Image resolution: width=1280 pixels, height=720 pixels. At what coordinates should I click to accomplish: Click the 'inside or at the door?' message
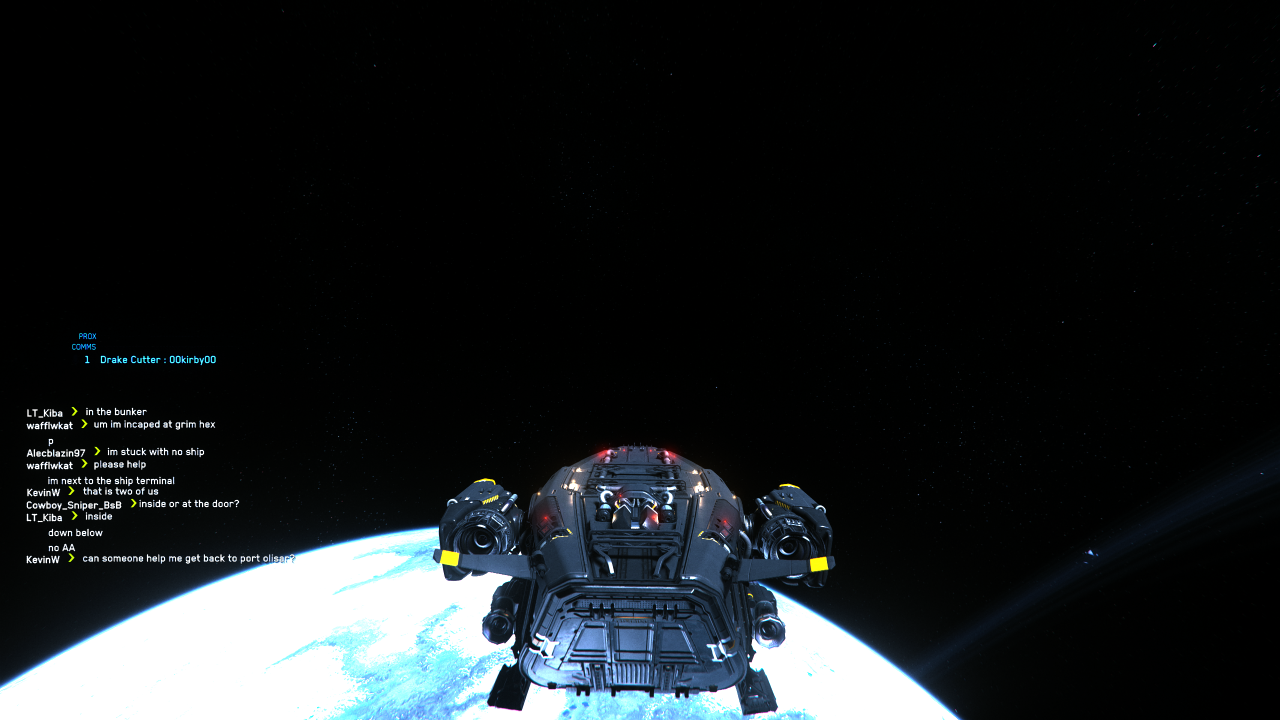186,504
